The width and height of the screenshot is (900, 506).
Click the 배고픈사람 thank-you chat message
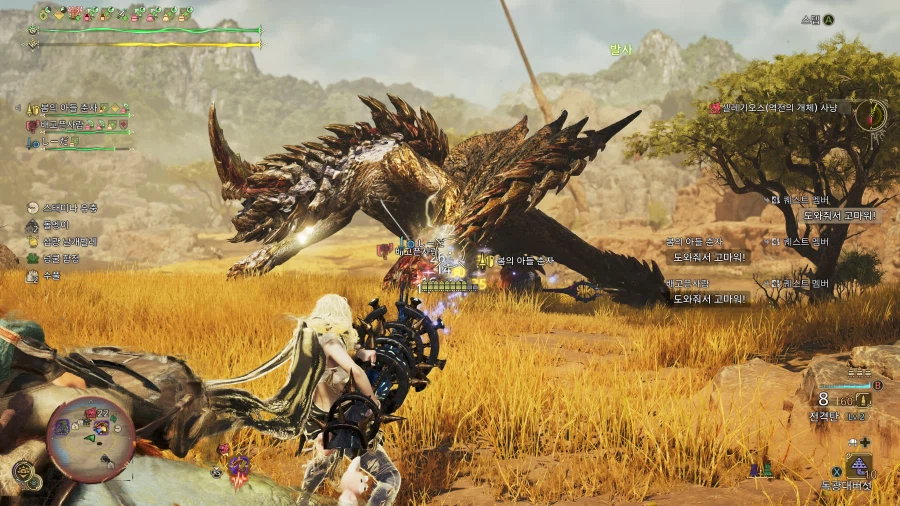pyautogui.click(x=709, y=298)
